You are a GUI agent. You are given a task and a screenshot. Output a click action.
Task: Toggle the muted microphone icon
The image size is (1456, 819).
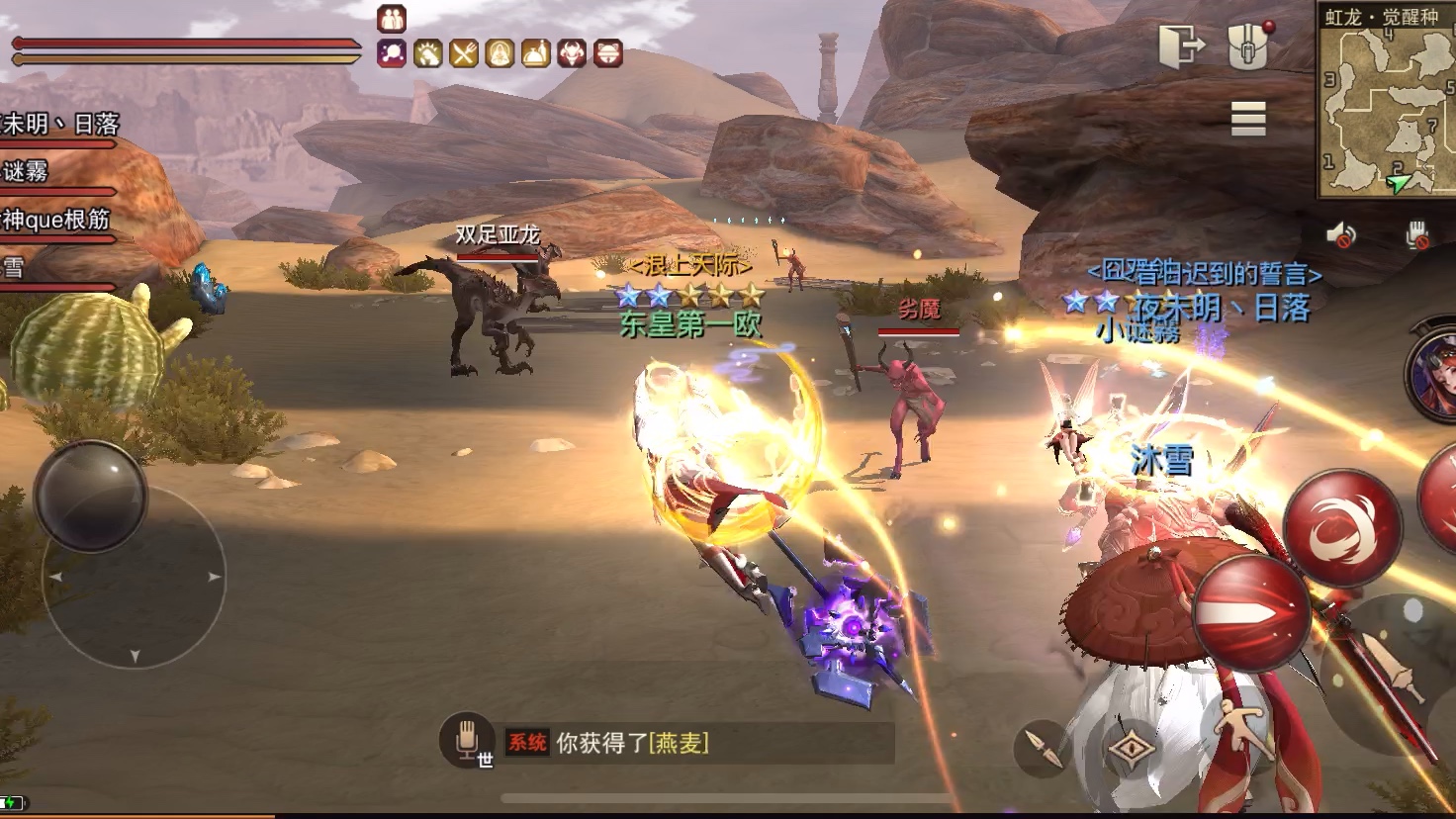(x=1417, y=234)
